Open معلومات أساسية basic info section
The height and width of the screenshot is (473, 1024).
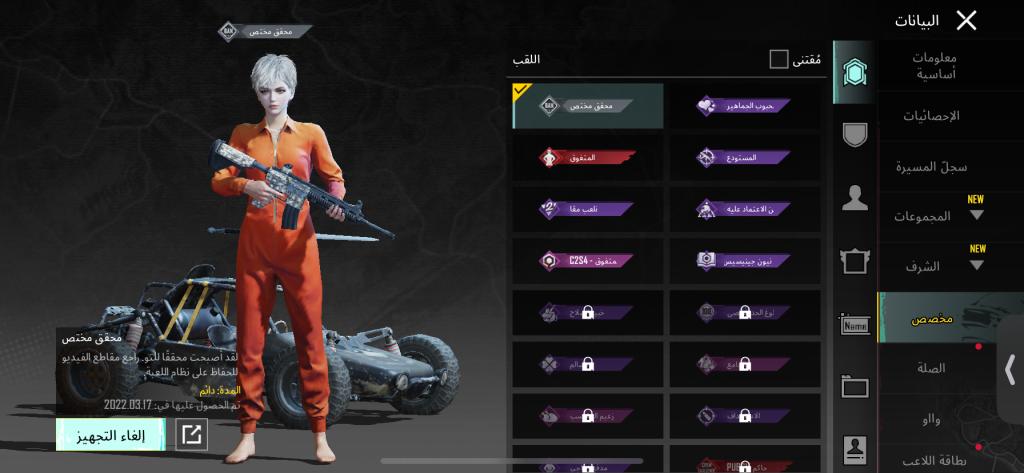pos(935,65)
